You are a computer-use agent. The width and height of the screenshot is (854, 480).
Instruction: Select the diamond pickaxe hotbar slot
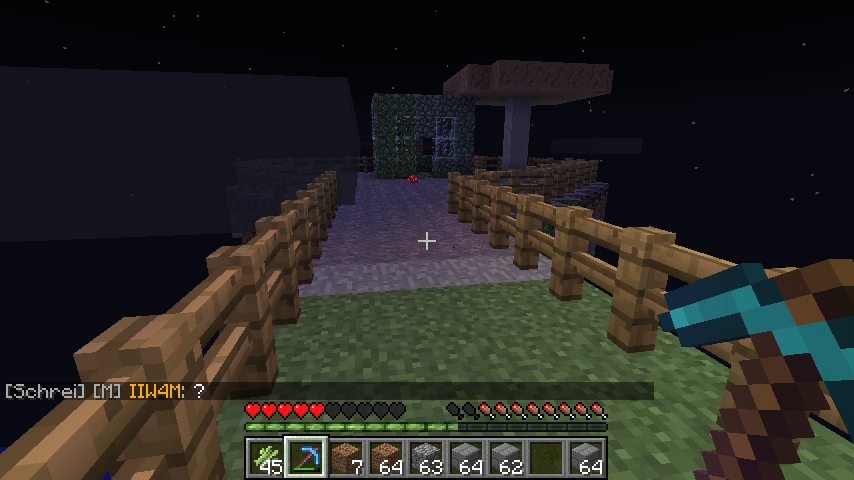point(306,459)
